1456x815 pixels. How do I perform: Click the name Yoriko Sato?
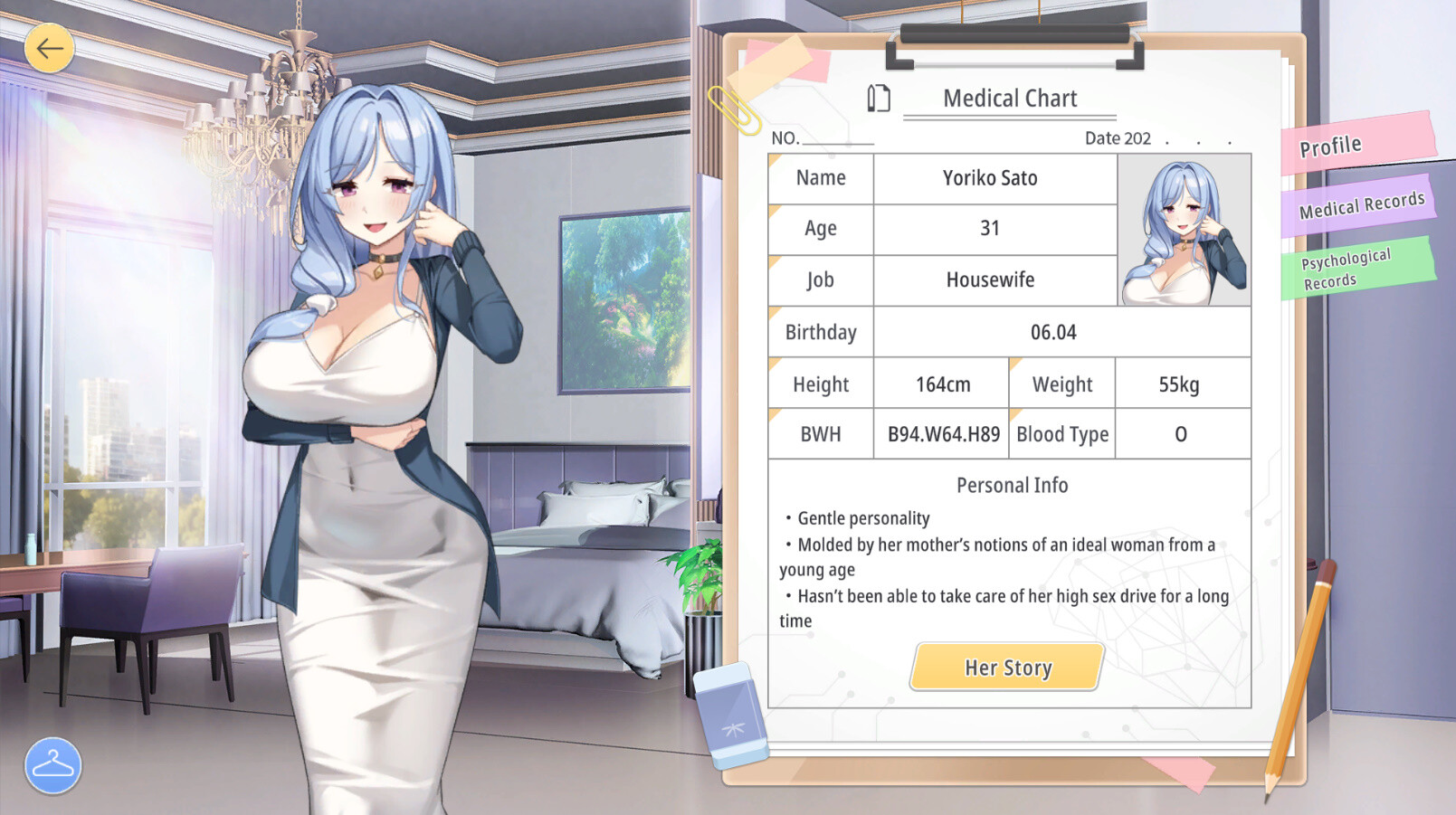pyautogui.click(x=993, y=178)
